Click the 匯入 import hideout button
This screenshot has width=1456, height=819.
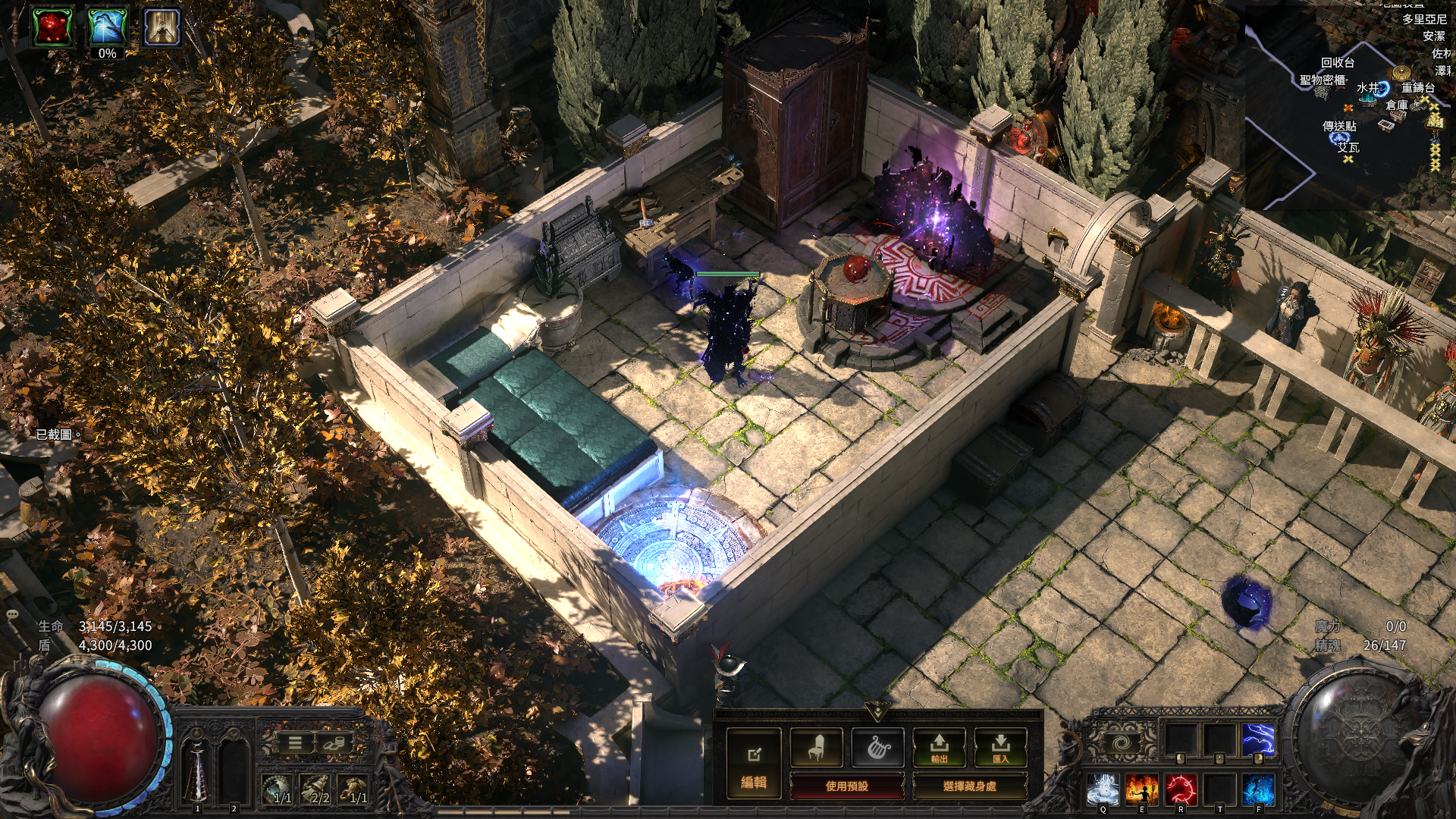[x=1000, y=748]
